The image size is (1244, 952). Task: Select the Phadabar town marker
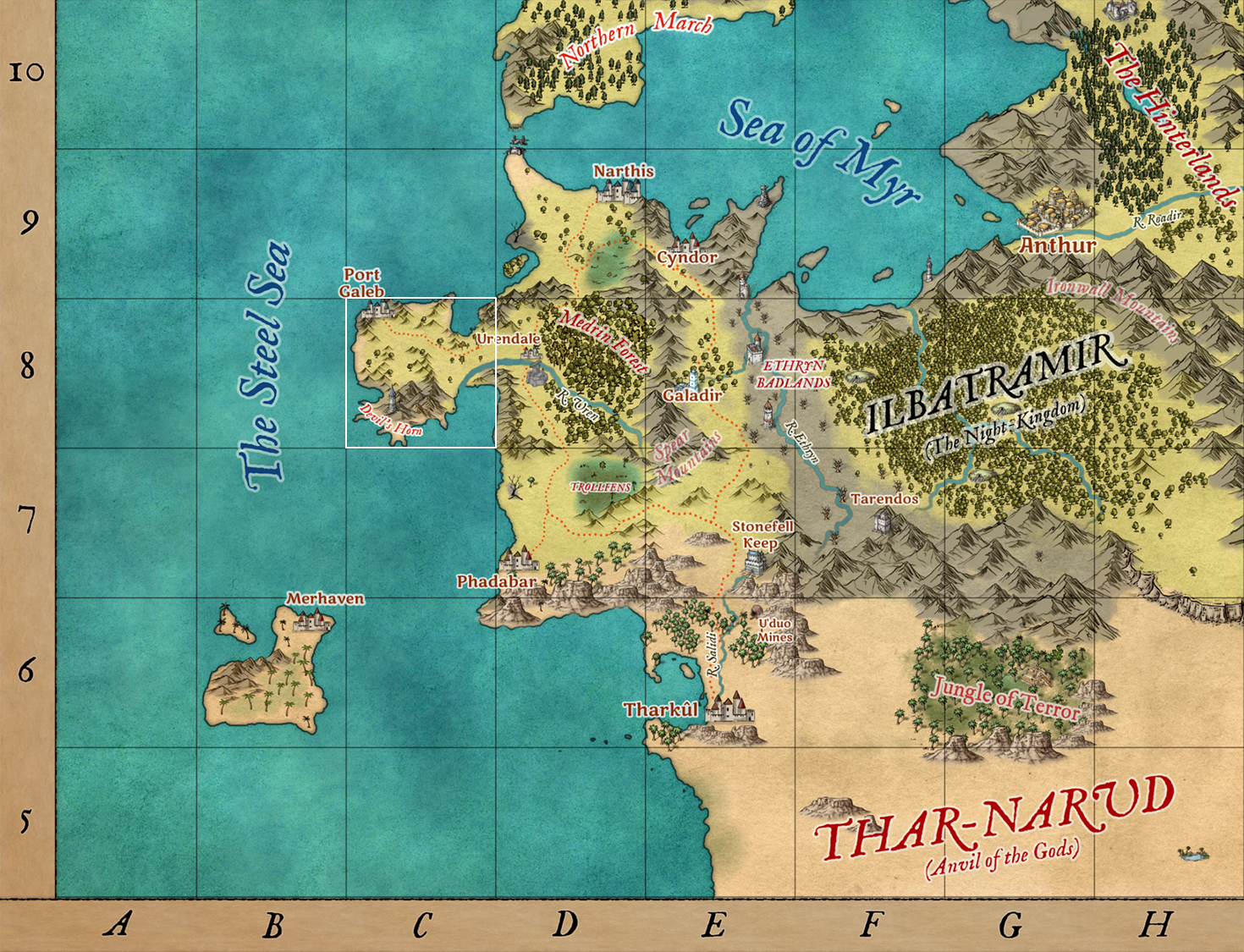pos(518,560)
